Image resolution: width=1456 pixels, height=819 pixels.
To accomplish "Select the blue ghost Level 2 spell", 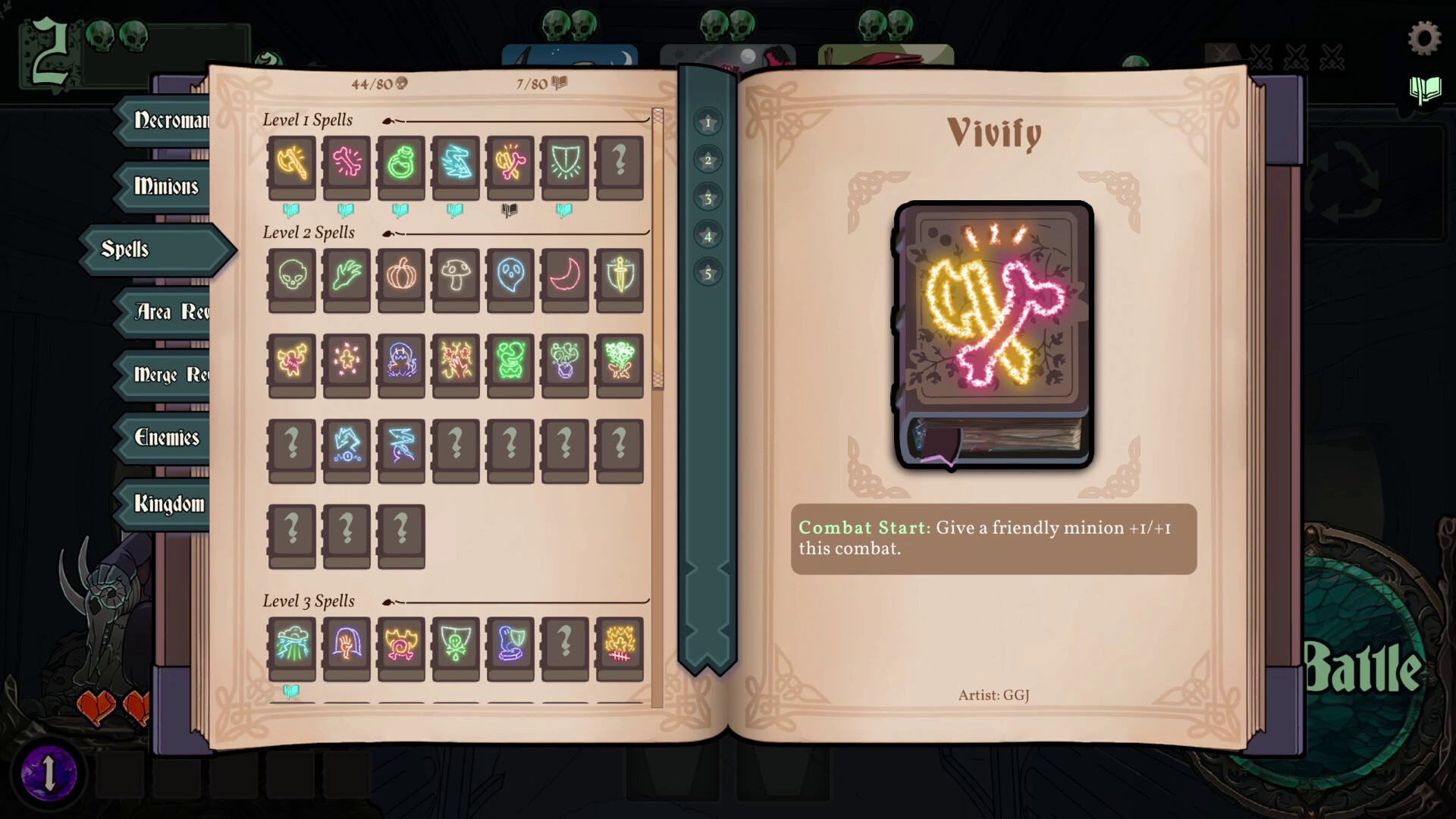I will point(510,279).
